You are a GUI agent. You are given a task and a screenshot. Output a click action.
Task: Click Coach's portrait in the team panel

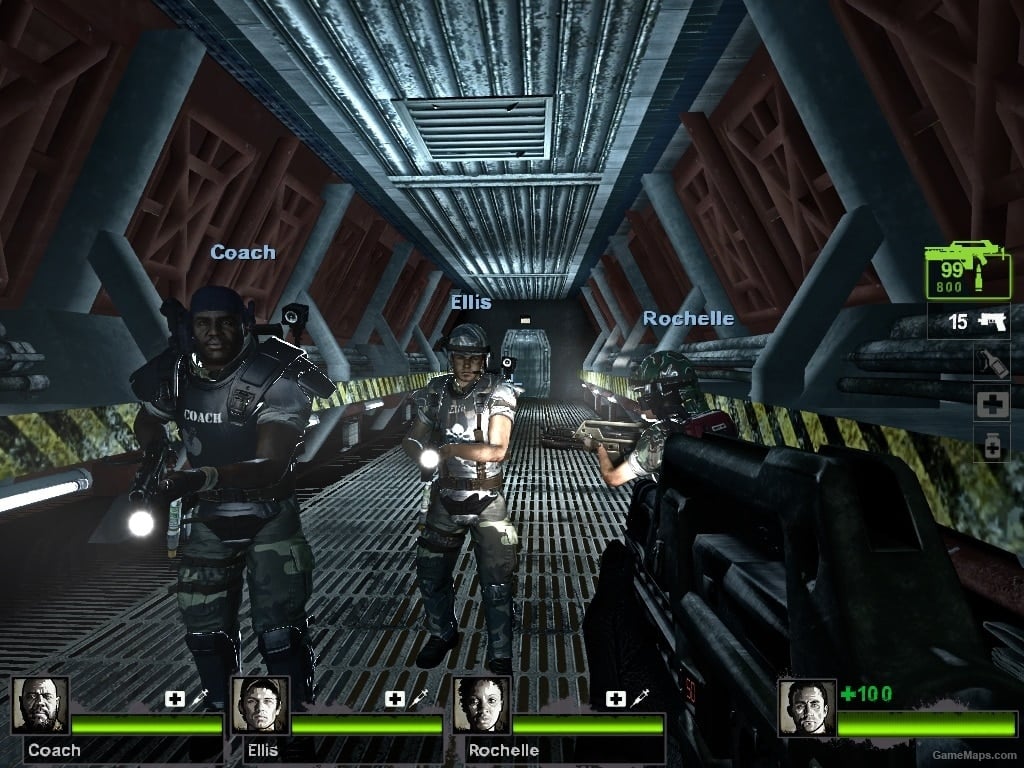tap(41, 706)
